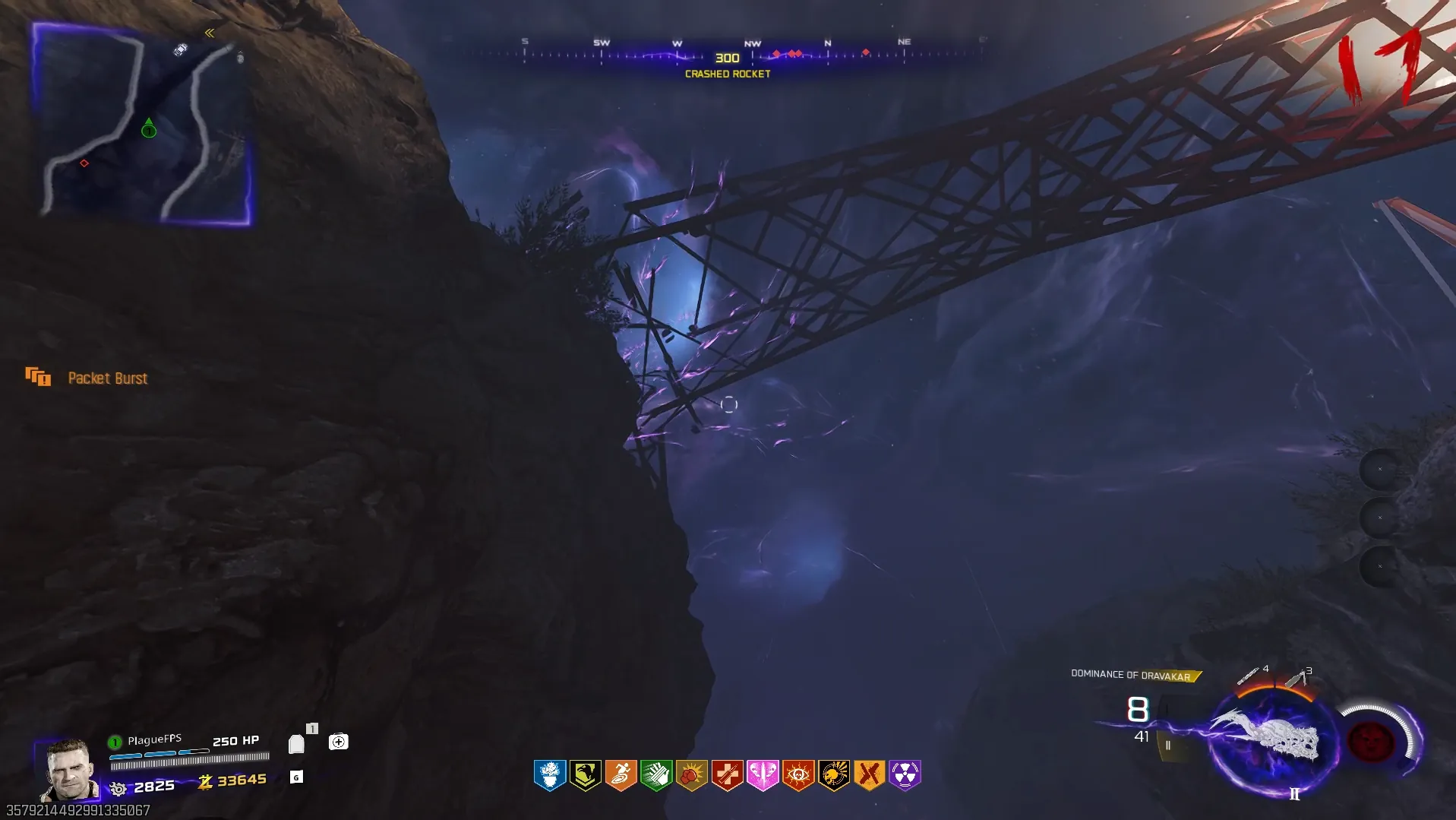This screenshot has width=1456, height=820.
Task: Activate the red skull field upgrade
Action: click(1371, 740)
